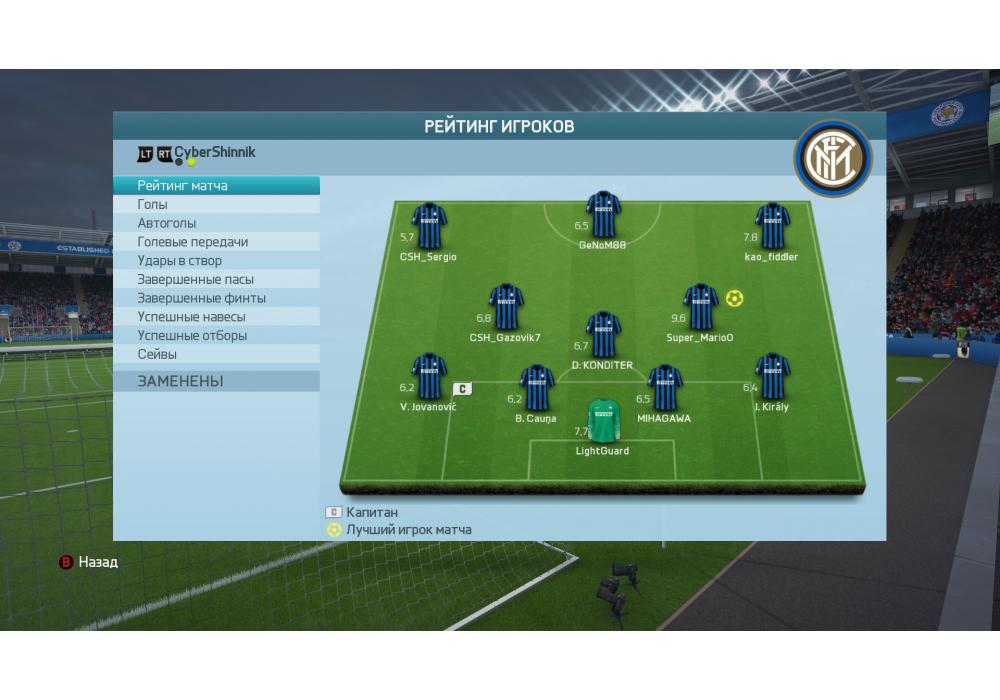Choose the Автоголы entry
The height and width of the screenshot is (700, 1000).
point(216,223)
